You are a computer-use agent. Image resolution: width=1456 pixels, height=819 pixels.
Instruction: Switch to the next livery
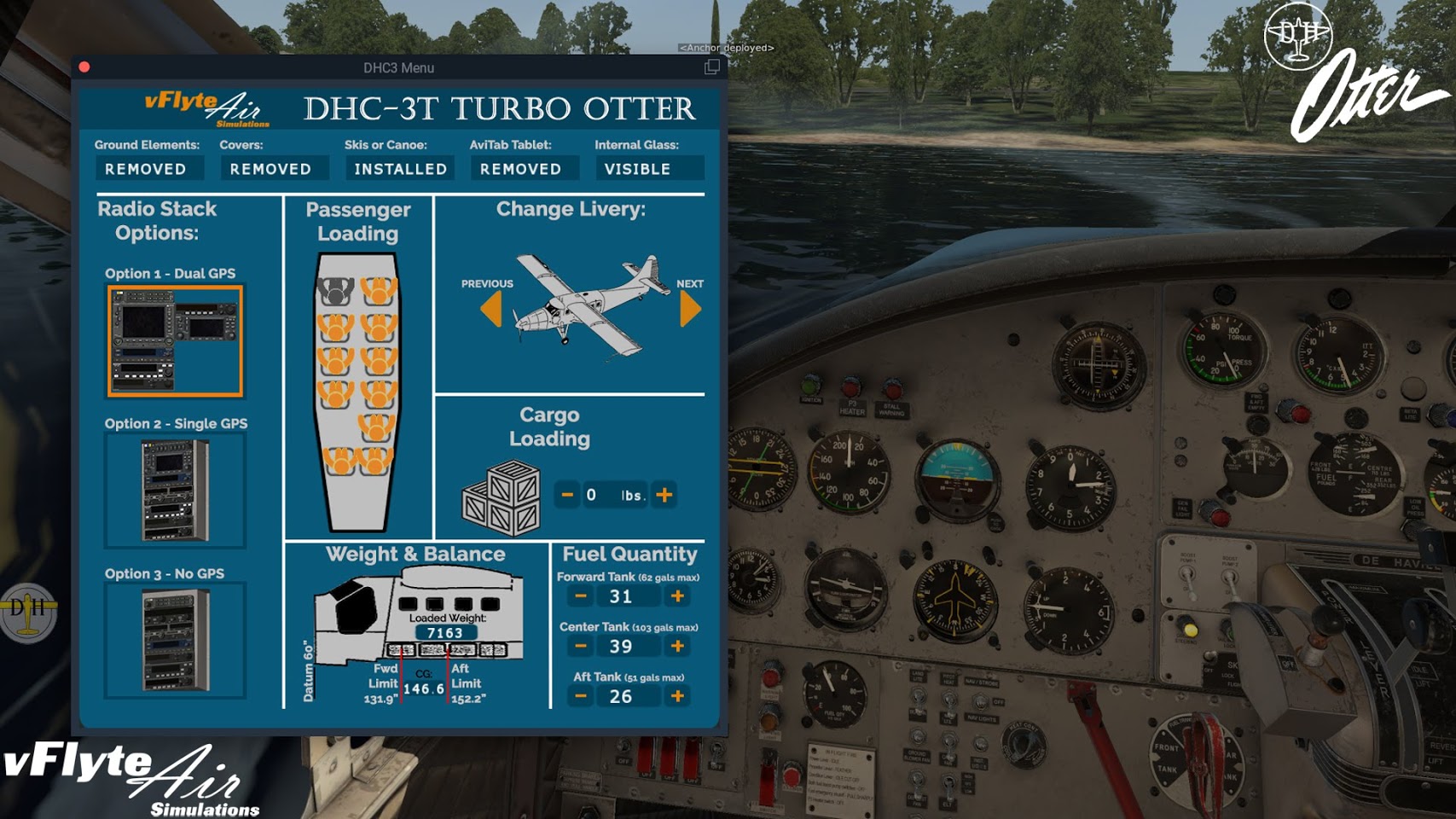(x=690, y=309)
